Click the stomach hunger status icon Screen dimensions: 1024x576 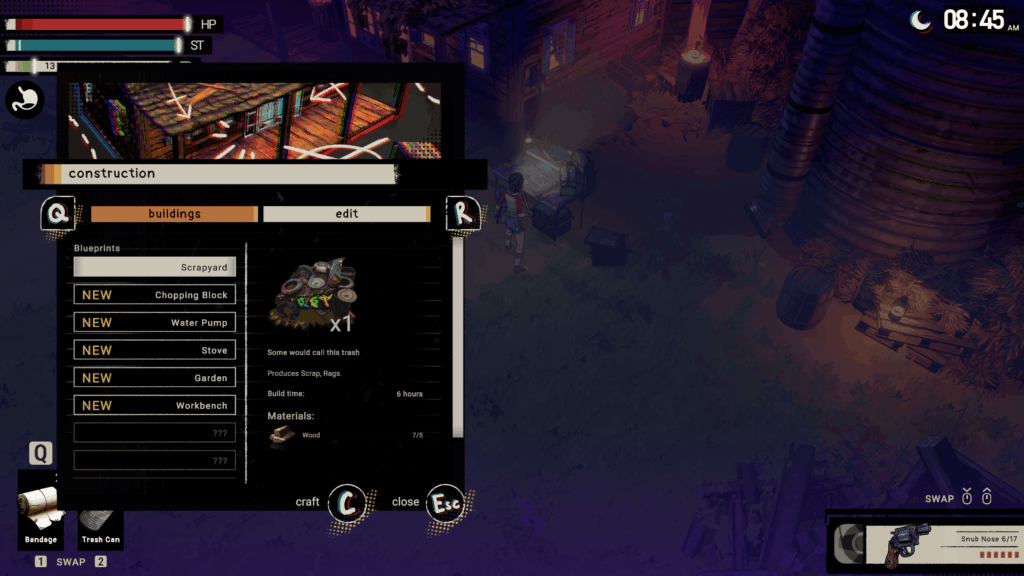point(24,100)
